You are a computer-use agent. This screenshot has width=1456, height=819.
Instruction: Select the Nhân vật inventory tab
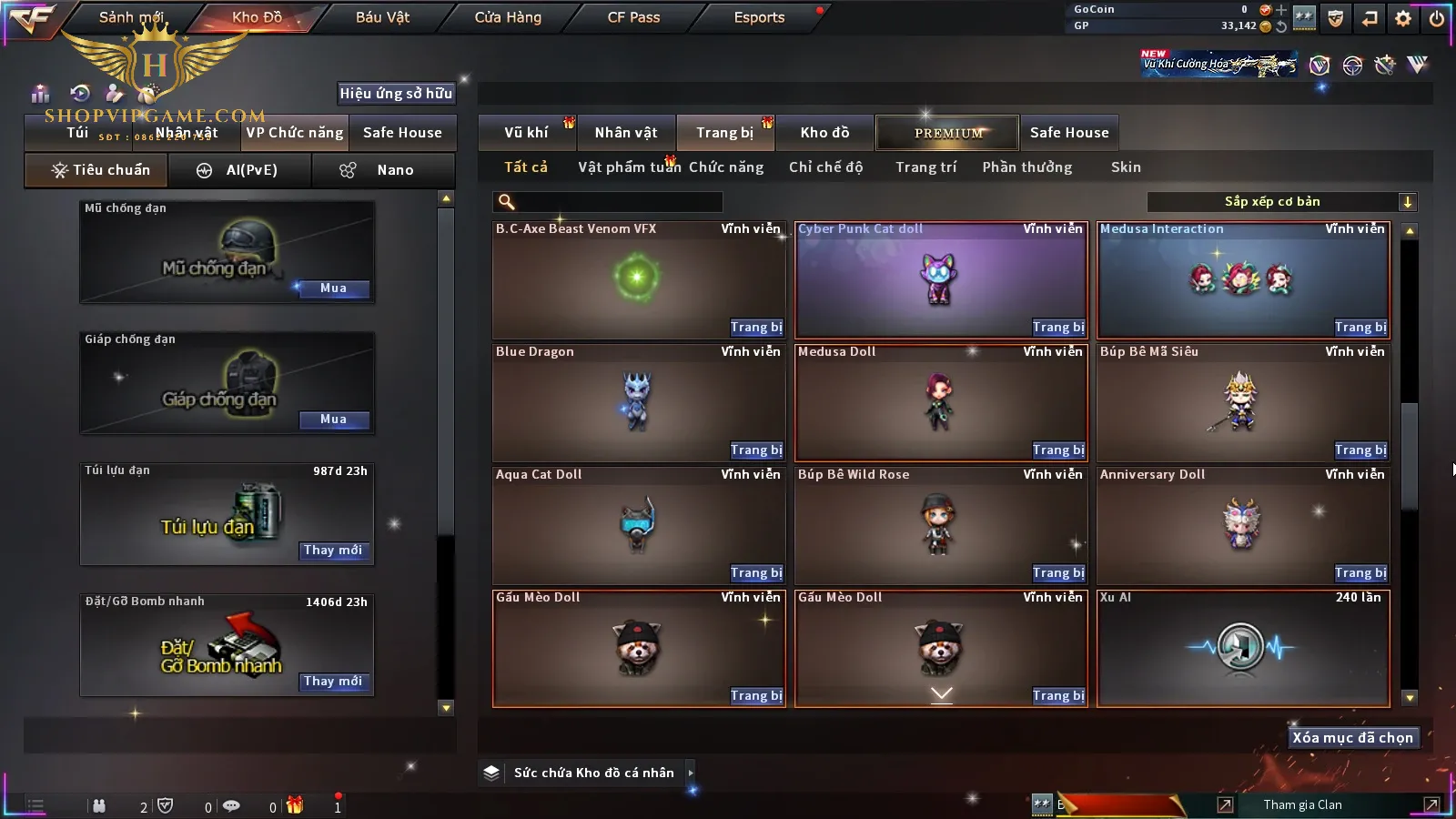(626, 133)
